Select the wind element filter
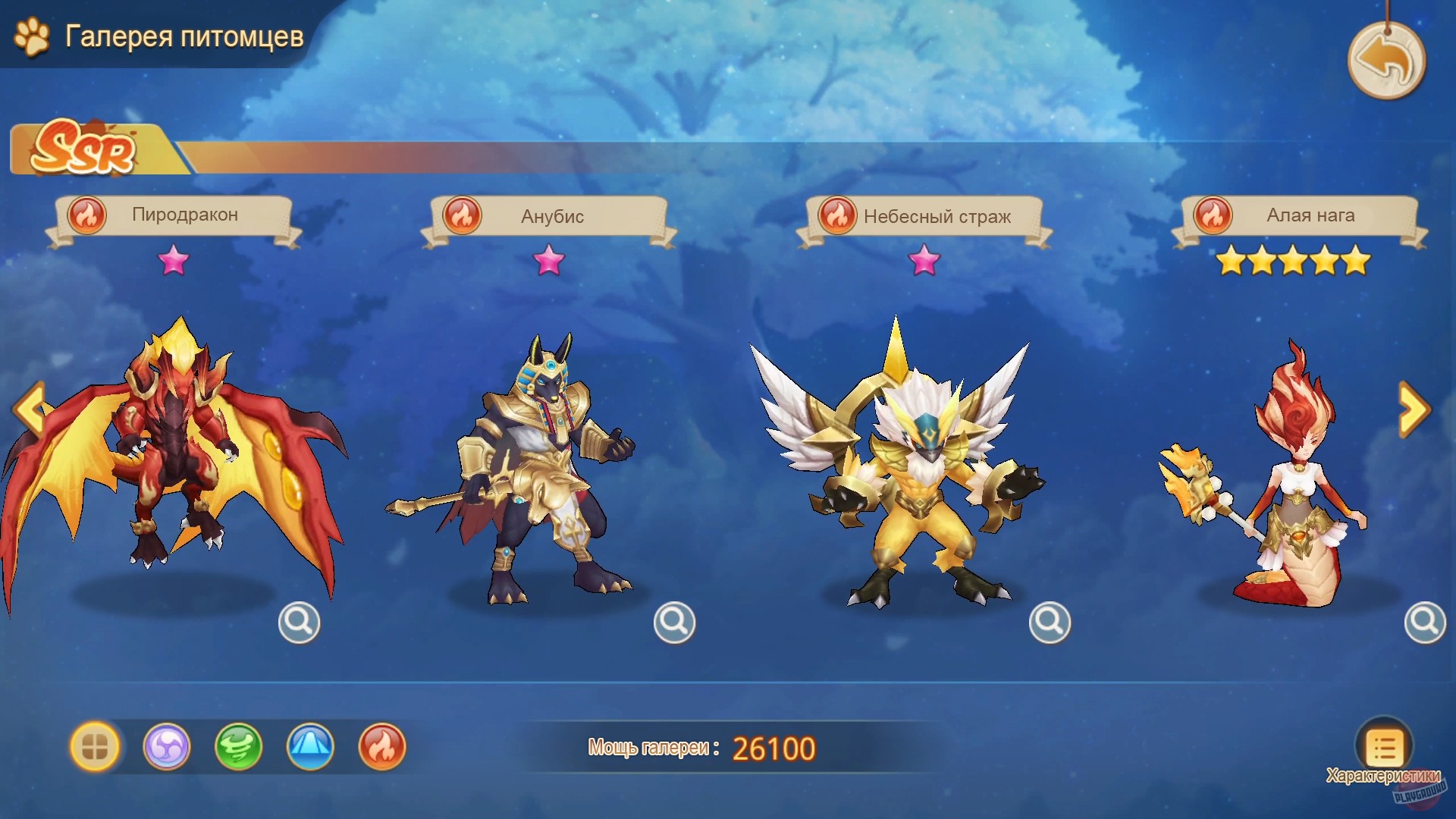This screenshot has height=819, width=1456. point(238,747)
